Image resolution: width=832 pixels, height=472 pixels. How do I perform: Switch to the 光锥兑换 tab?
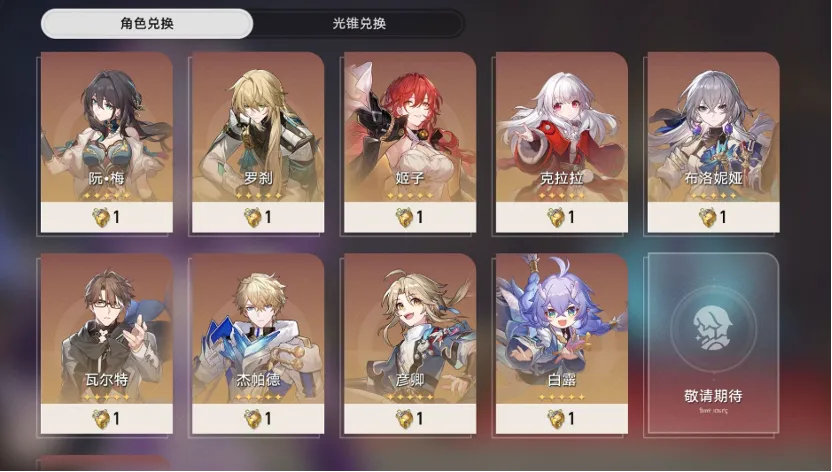click(359, 23)
